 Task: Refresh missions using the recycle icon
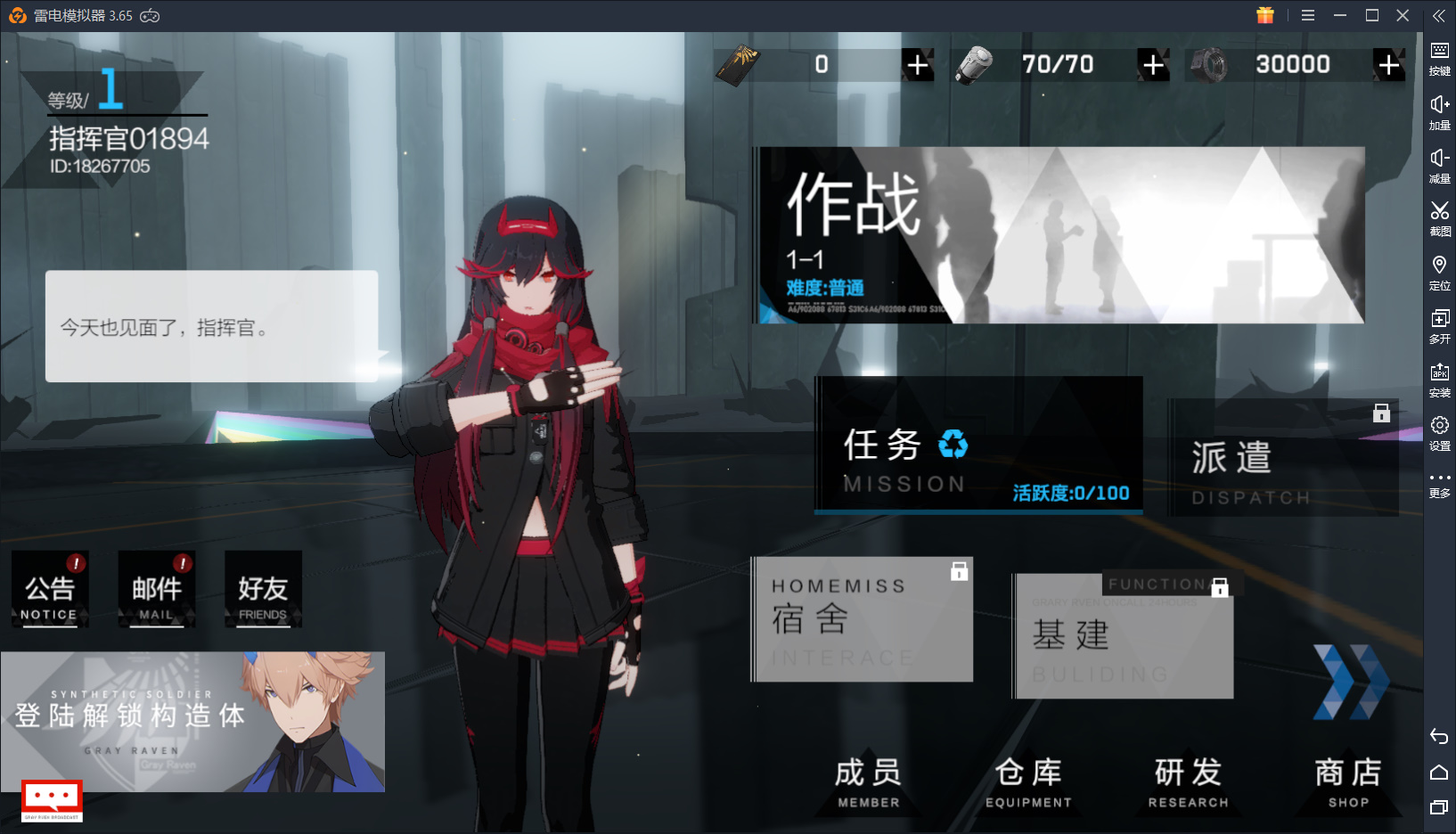pyautogui.click(x=953, y=445)
